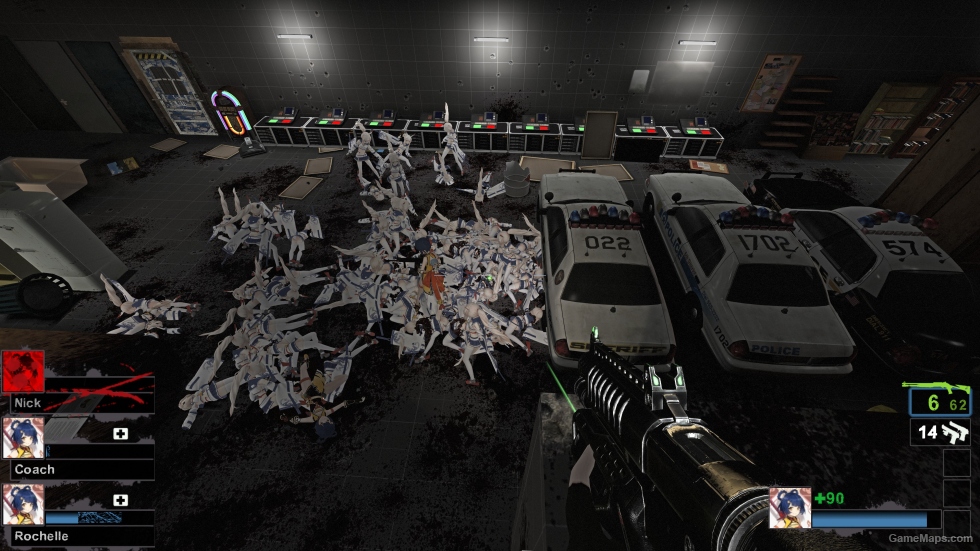Select Coach's teammate portrait
The image size is (980, 551).
[22, 437]
